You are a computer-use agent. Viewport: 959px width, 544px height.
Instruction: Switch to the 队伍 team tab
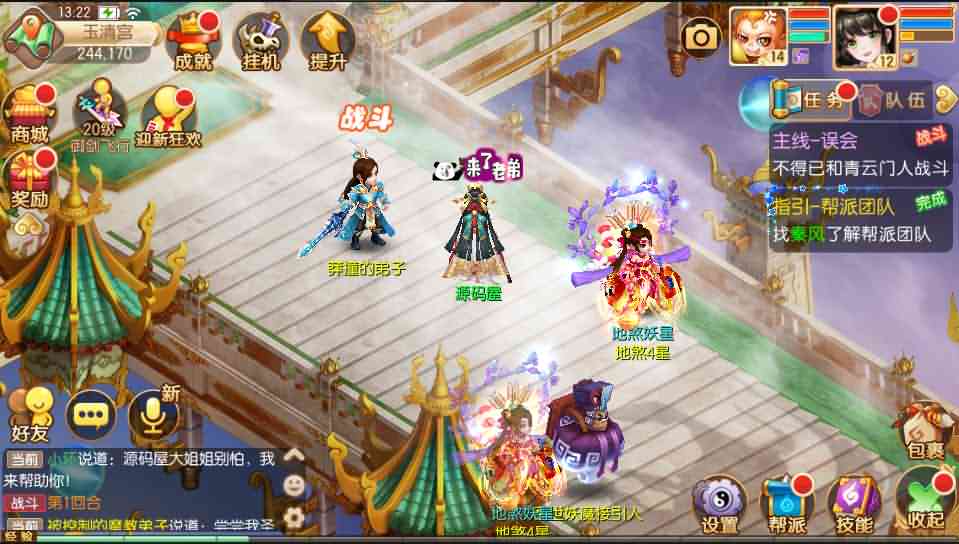896,99
